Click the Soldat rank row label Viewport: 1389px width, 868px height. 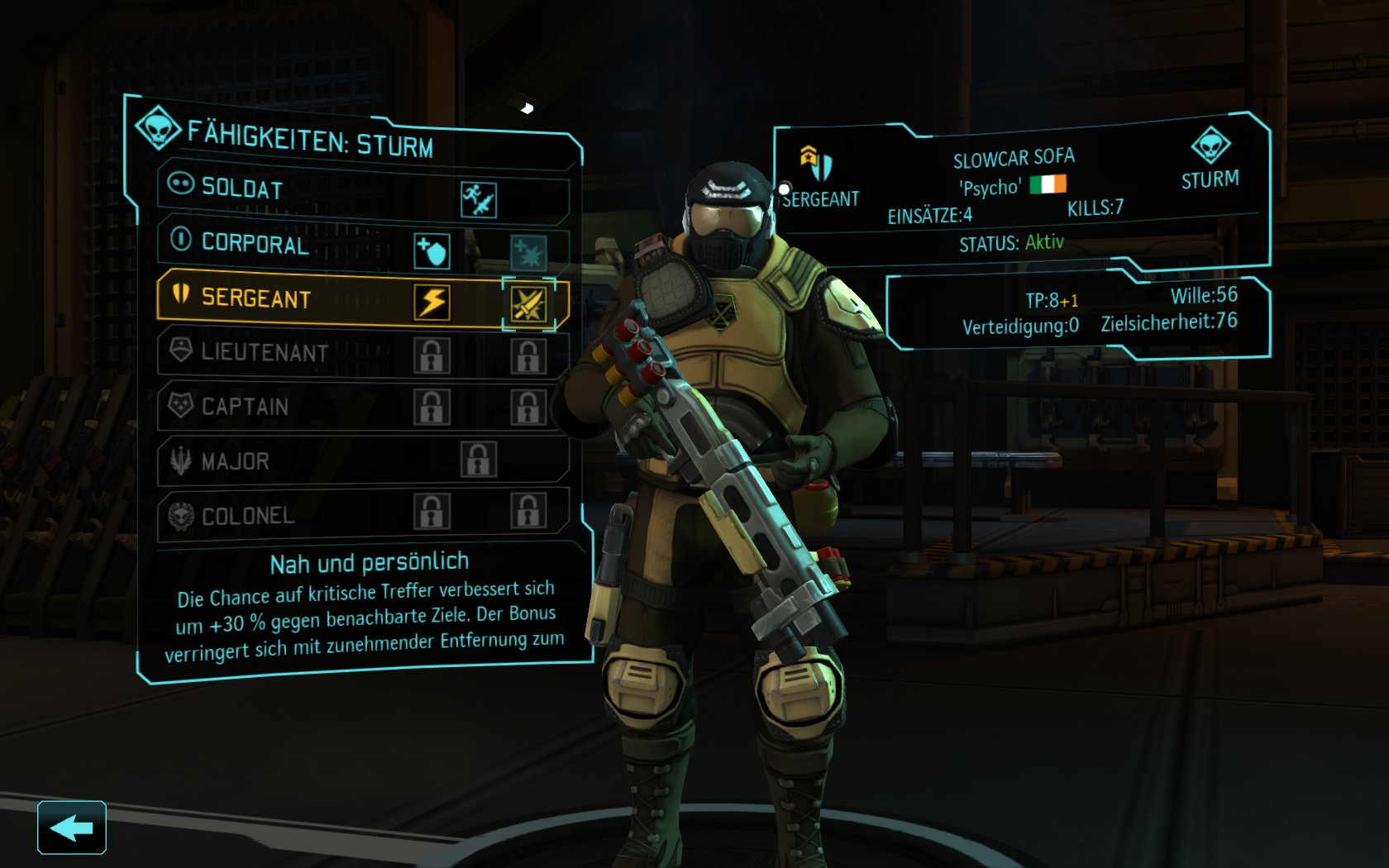coord(241,188)
